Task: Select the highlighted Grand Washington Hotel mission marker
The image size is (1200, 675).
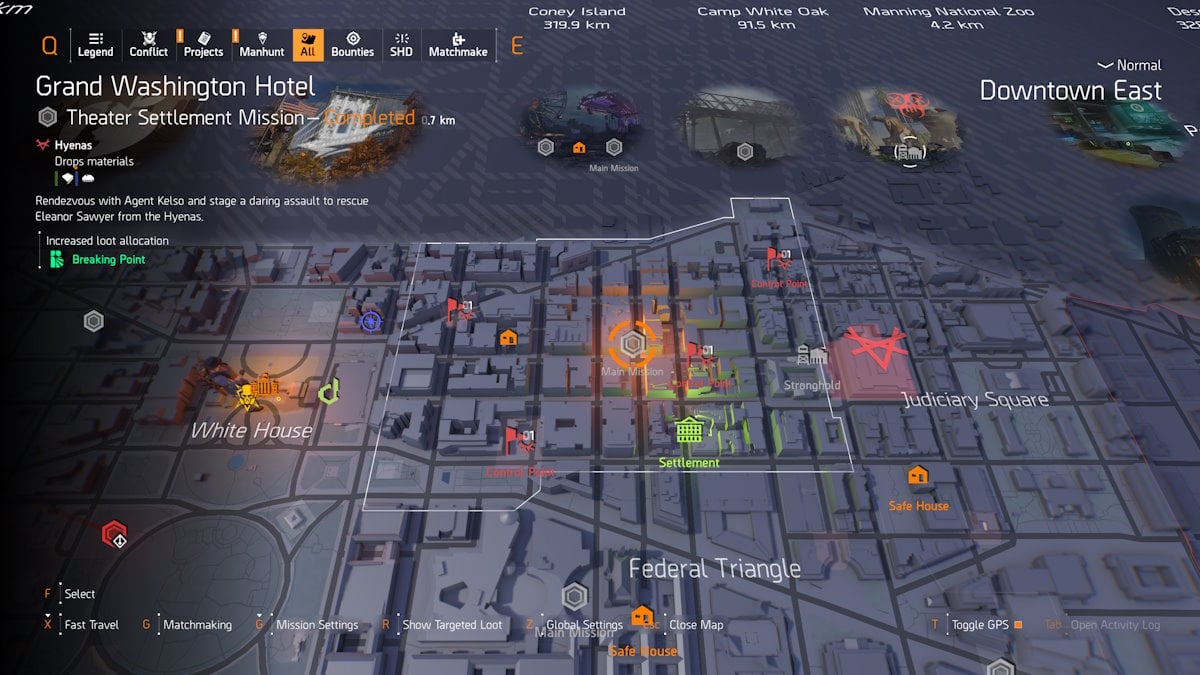Action: 632,344
